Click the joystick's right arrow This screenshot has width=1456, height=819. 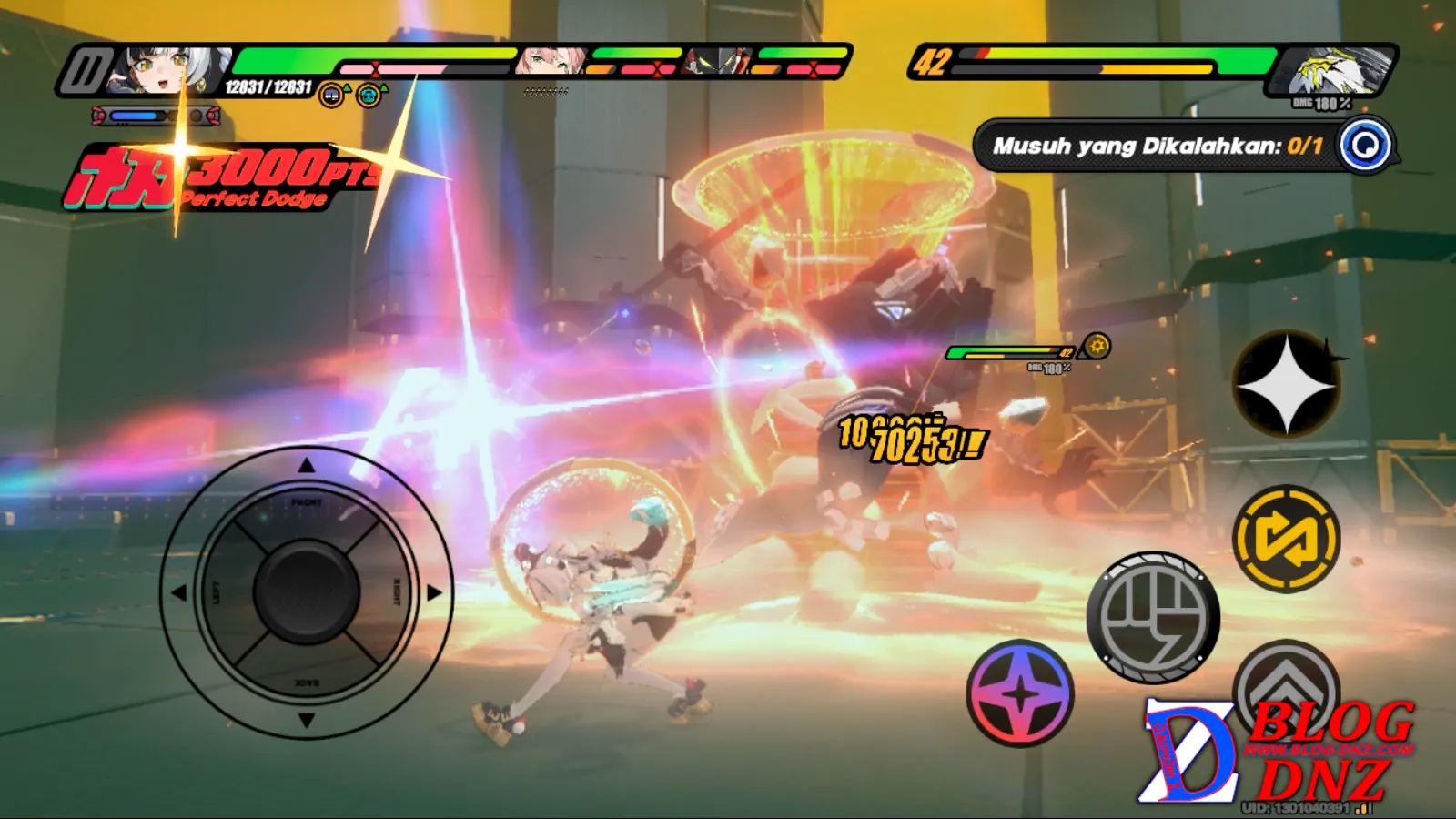pos(435,592)
